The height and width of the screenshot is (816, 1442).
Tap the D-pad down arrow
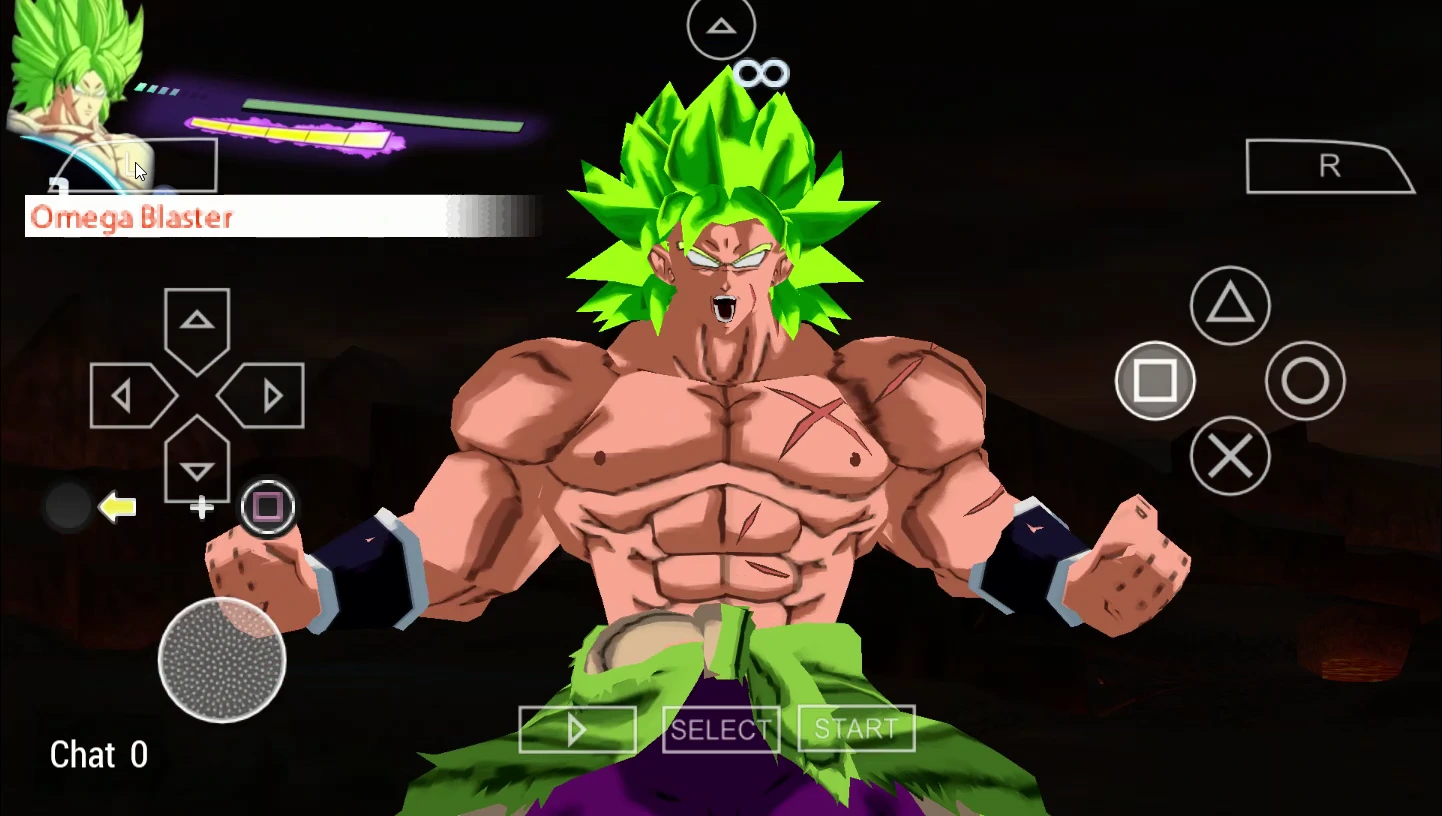(x=197, y=467)
